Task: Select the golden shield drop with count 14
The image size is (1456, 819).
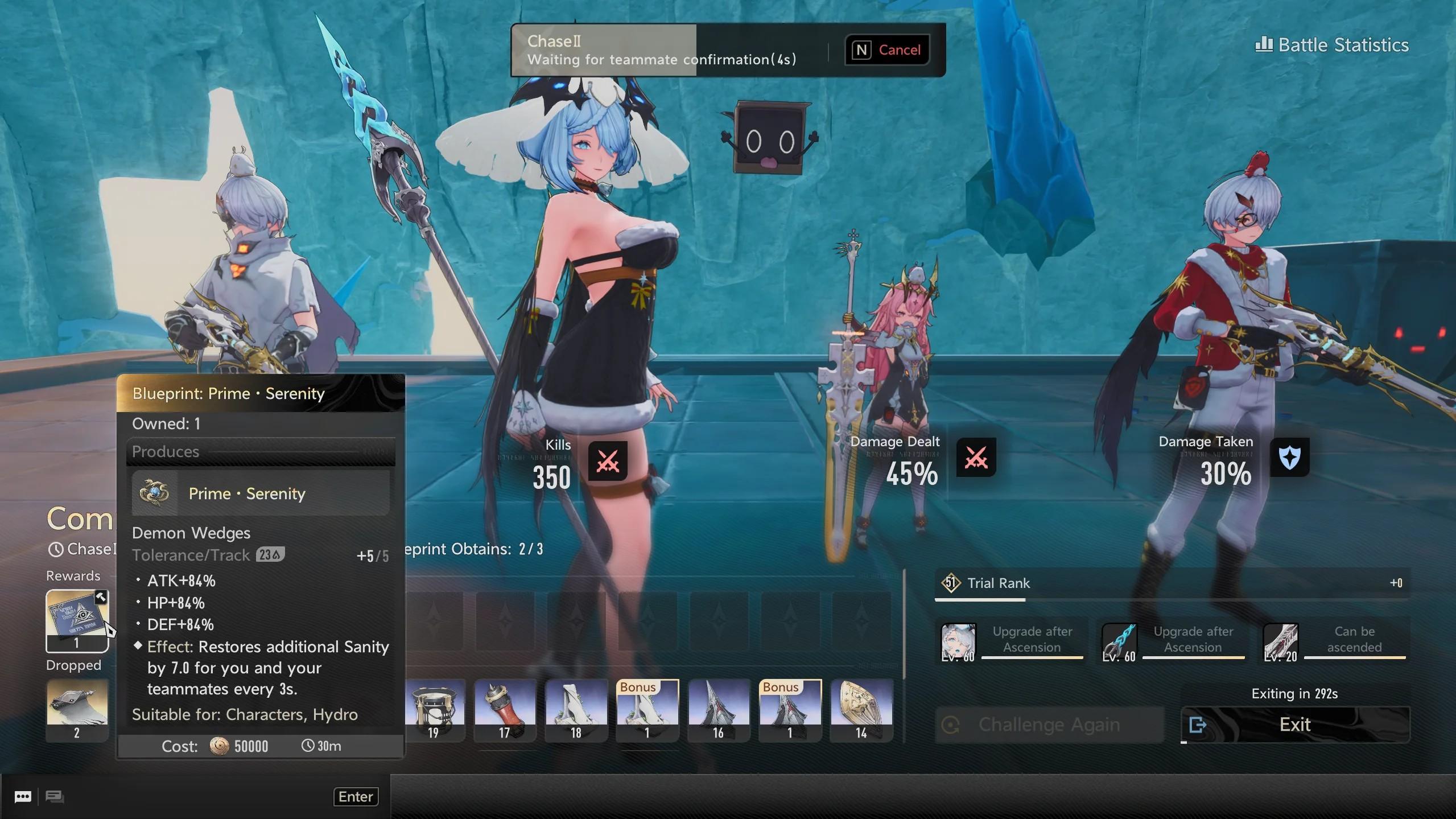Action: [861, 709]
